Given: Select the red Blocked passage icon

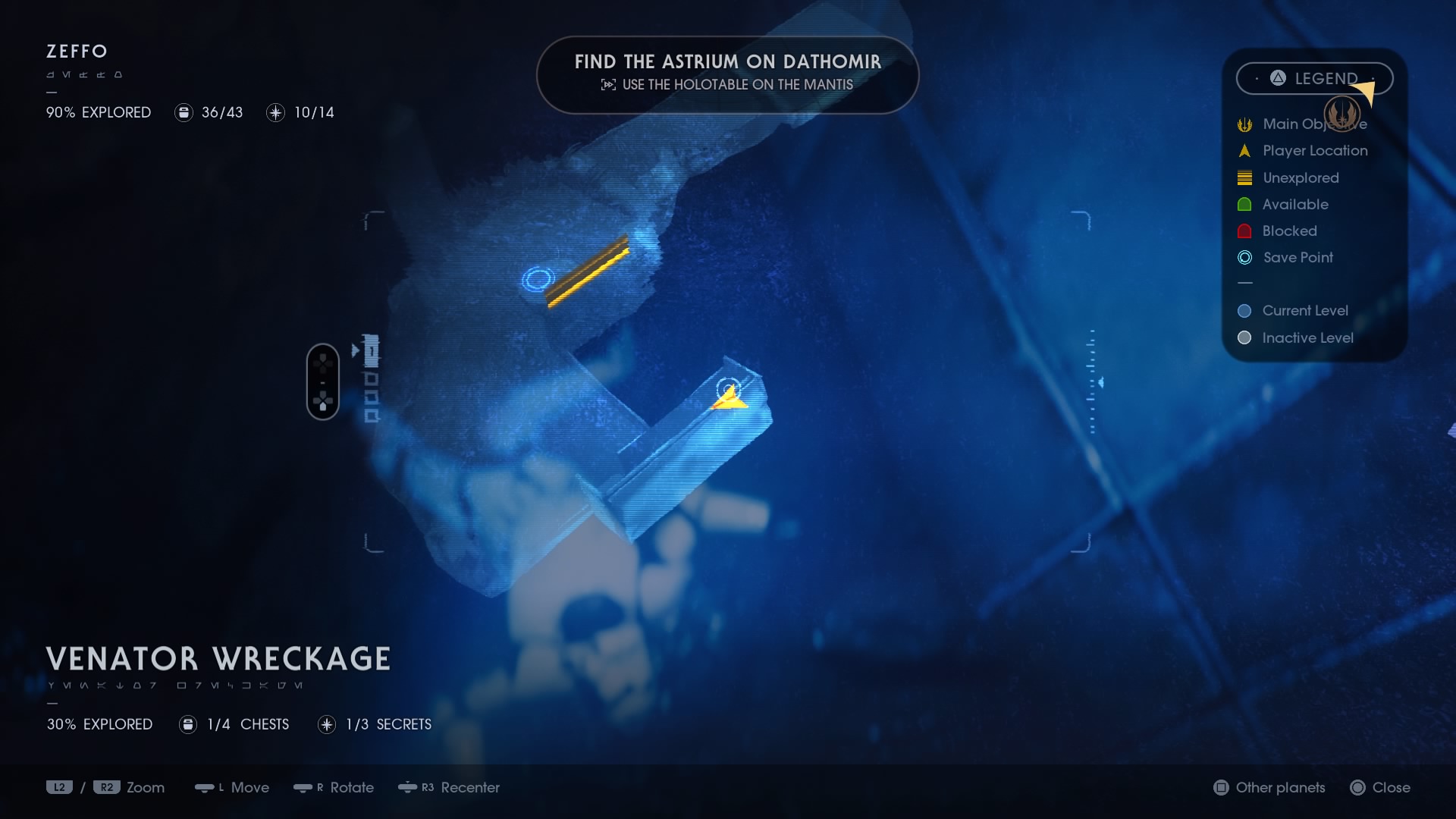Looking at the screenshot, I should (x=1244, y=231).
